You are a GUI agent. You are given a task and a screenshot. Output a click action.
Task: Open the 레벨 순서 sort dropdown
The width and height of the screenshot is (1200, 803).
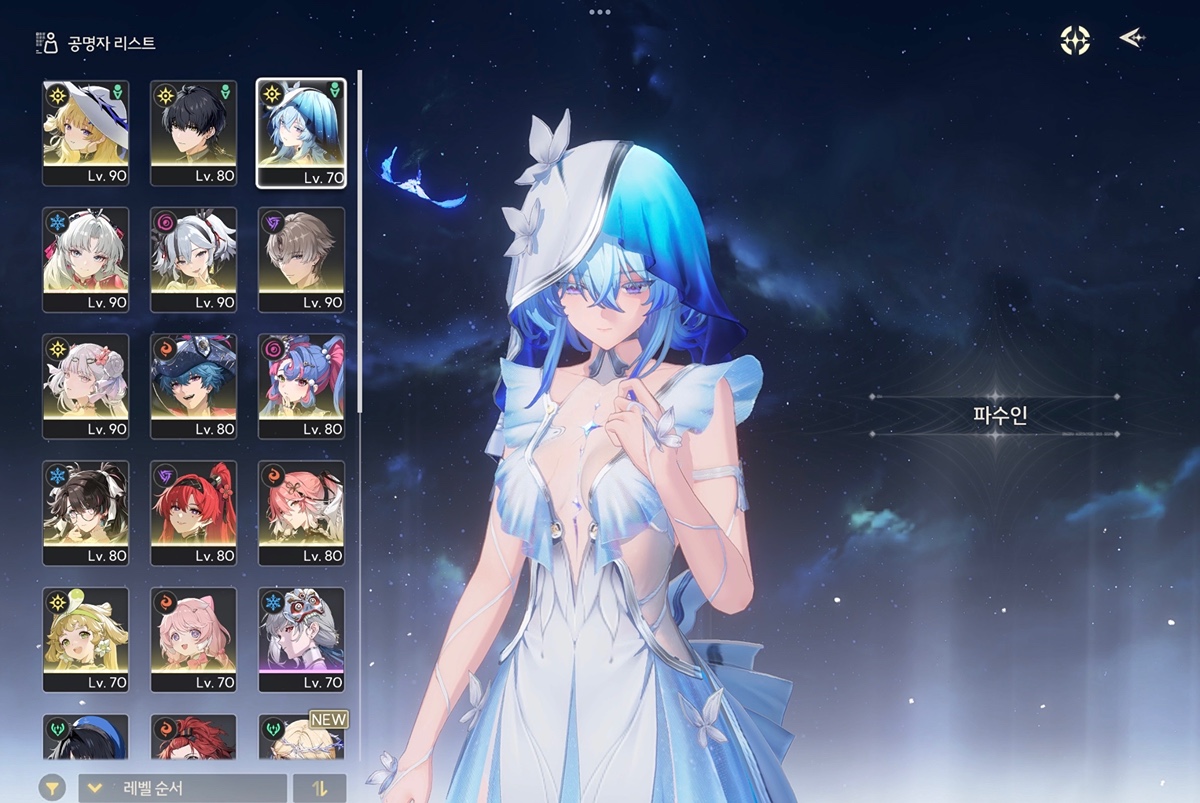(182, 788)
